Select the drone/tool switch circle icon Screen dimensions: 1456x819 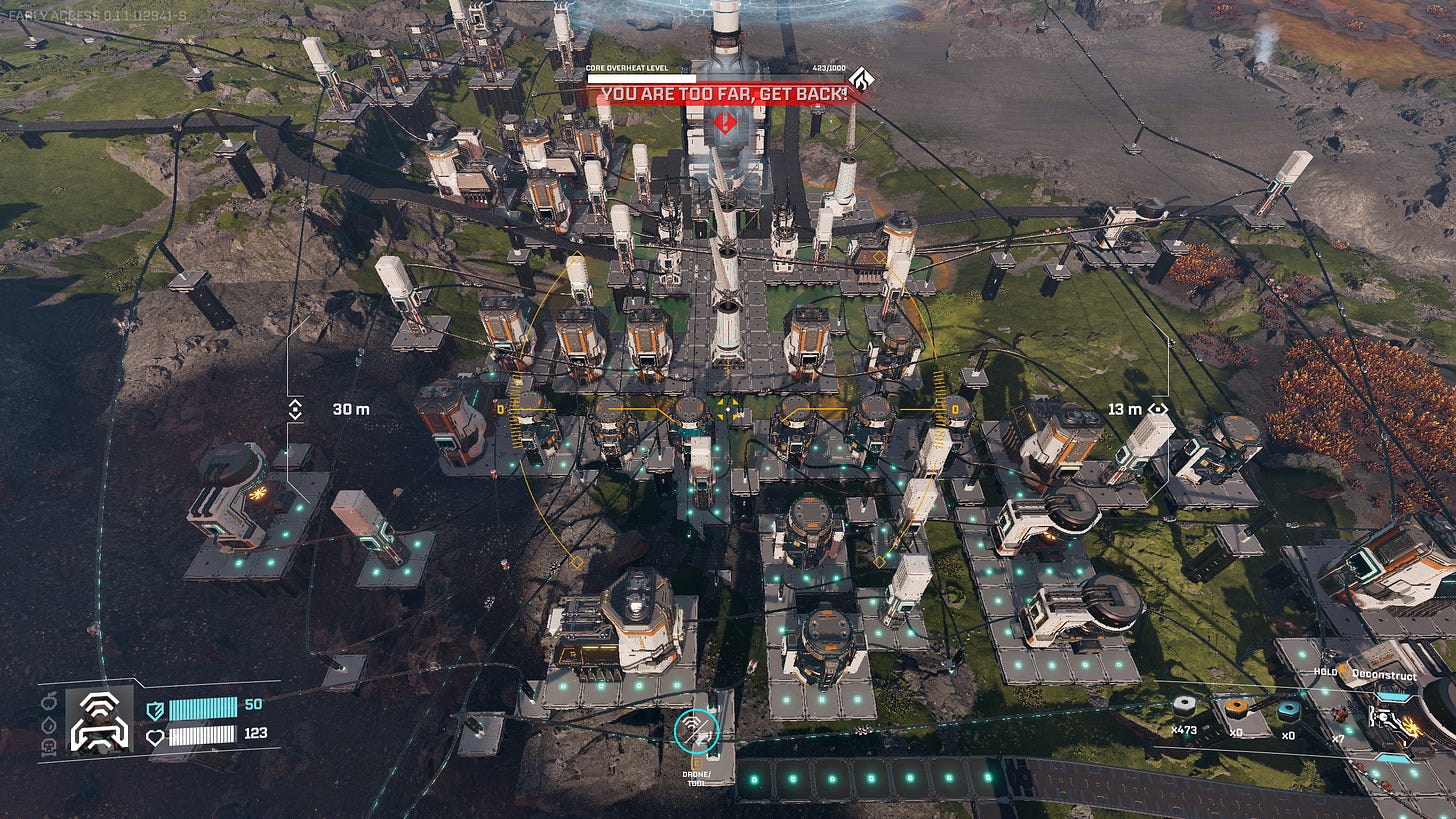pyautogui.click(x=696, y=731)
